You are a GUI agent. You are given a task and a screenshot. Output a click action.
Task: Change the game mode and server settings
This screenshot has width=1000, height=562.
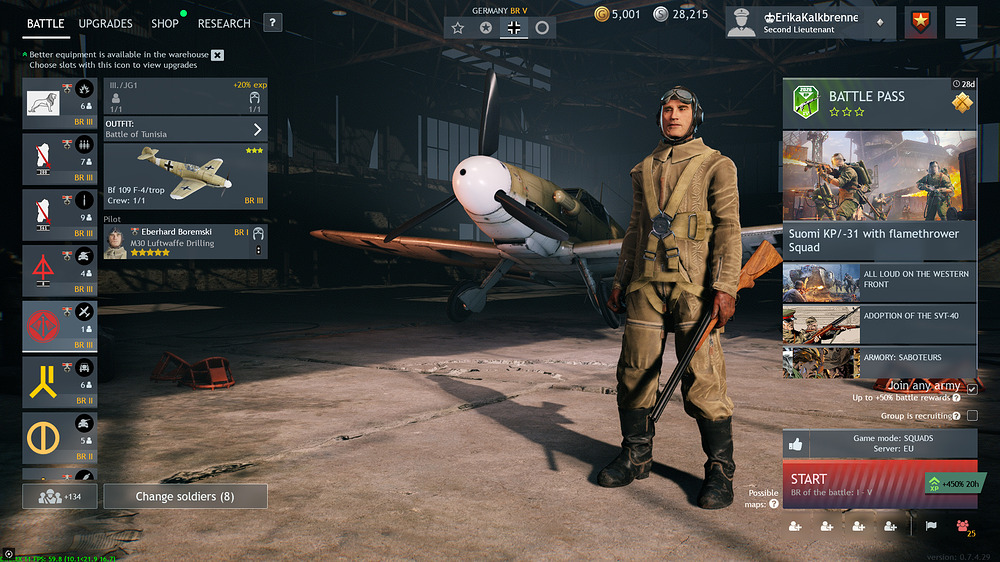point(879,445)
